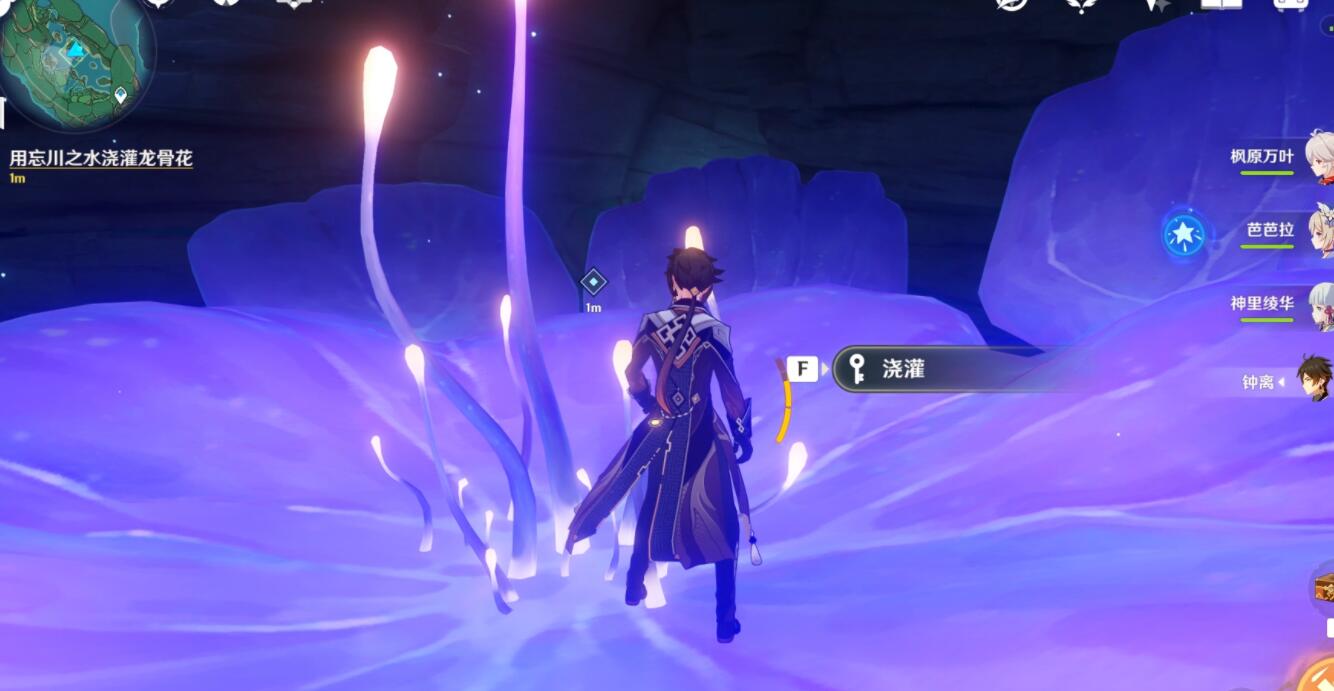The width and height of the screenshot is (1334, 691).
Task: Open the adventurer handbook book icon
Action: click(1221, 4)
